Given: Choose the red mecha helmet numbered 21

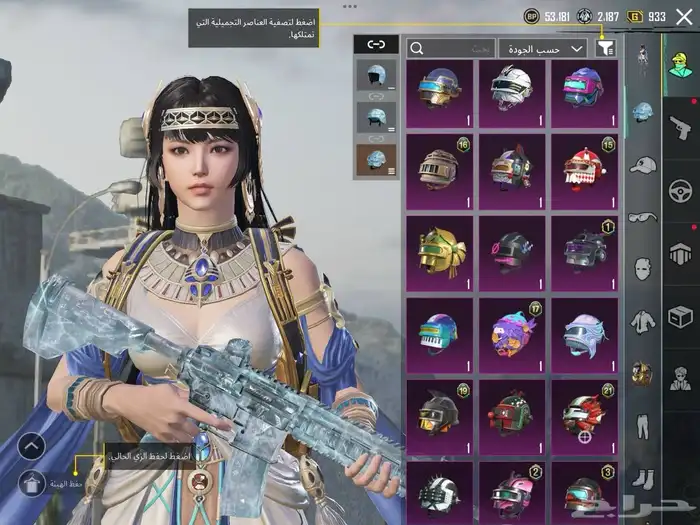Looking at the screenshot, I should pyautogui.click(x=584, y=411).
